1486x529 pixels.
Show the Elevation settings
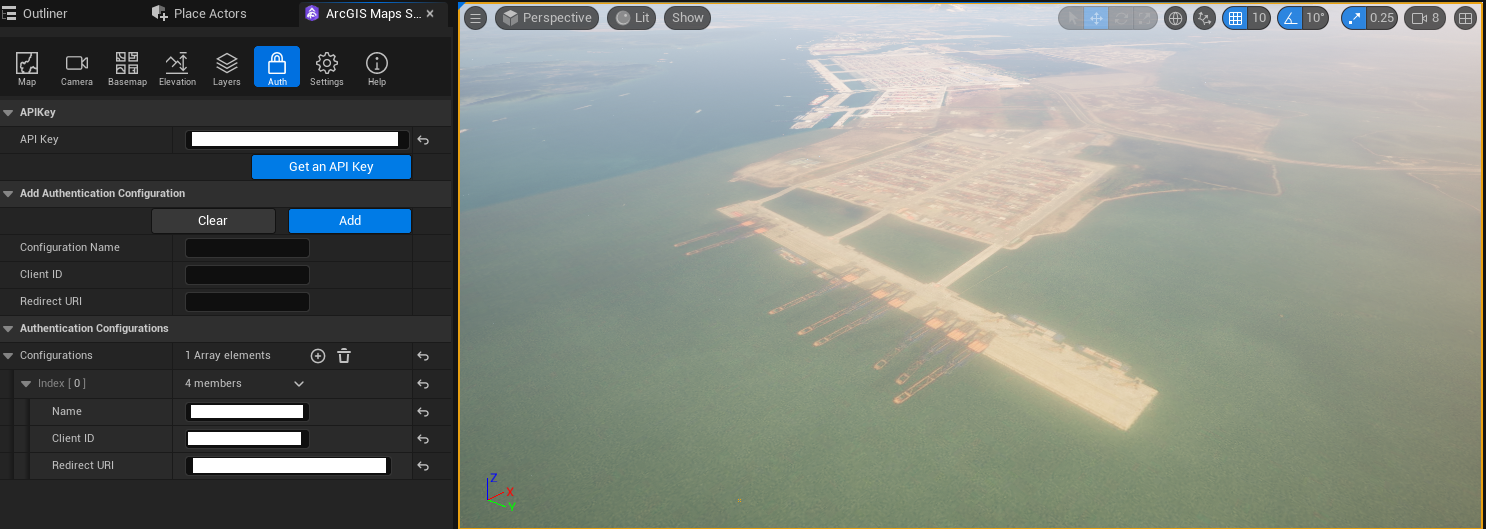pos(177,68)
